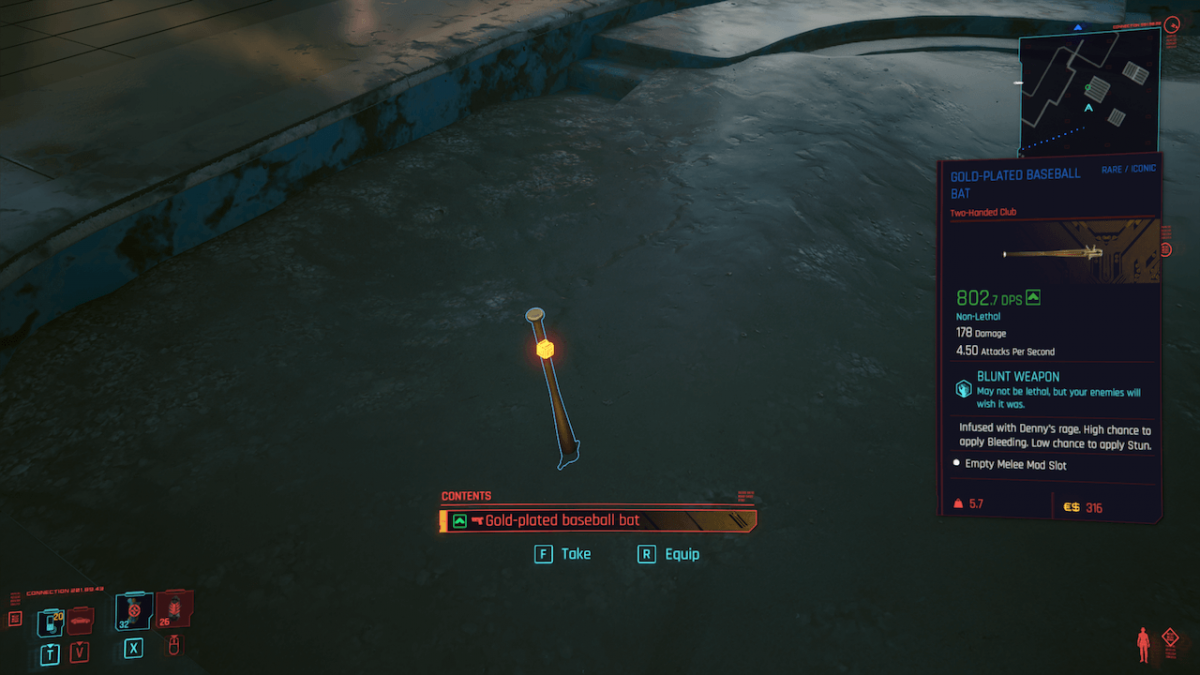
Task: Click the red figure stance icon
Action: pyautogui.click(x=1143, y=644)
